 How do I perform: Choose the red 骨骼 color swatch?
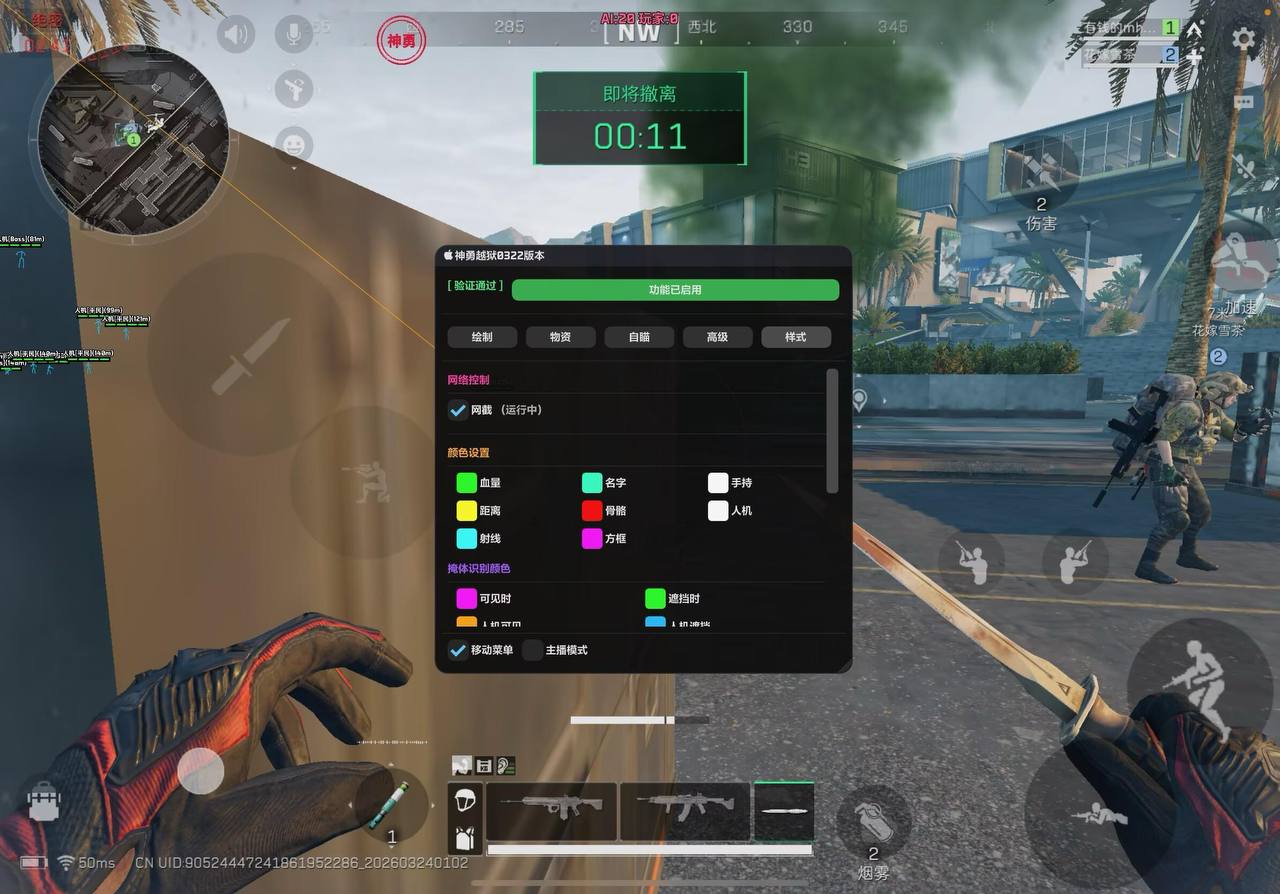(592, 511)
